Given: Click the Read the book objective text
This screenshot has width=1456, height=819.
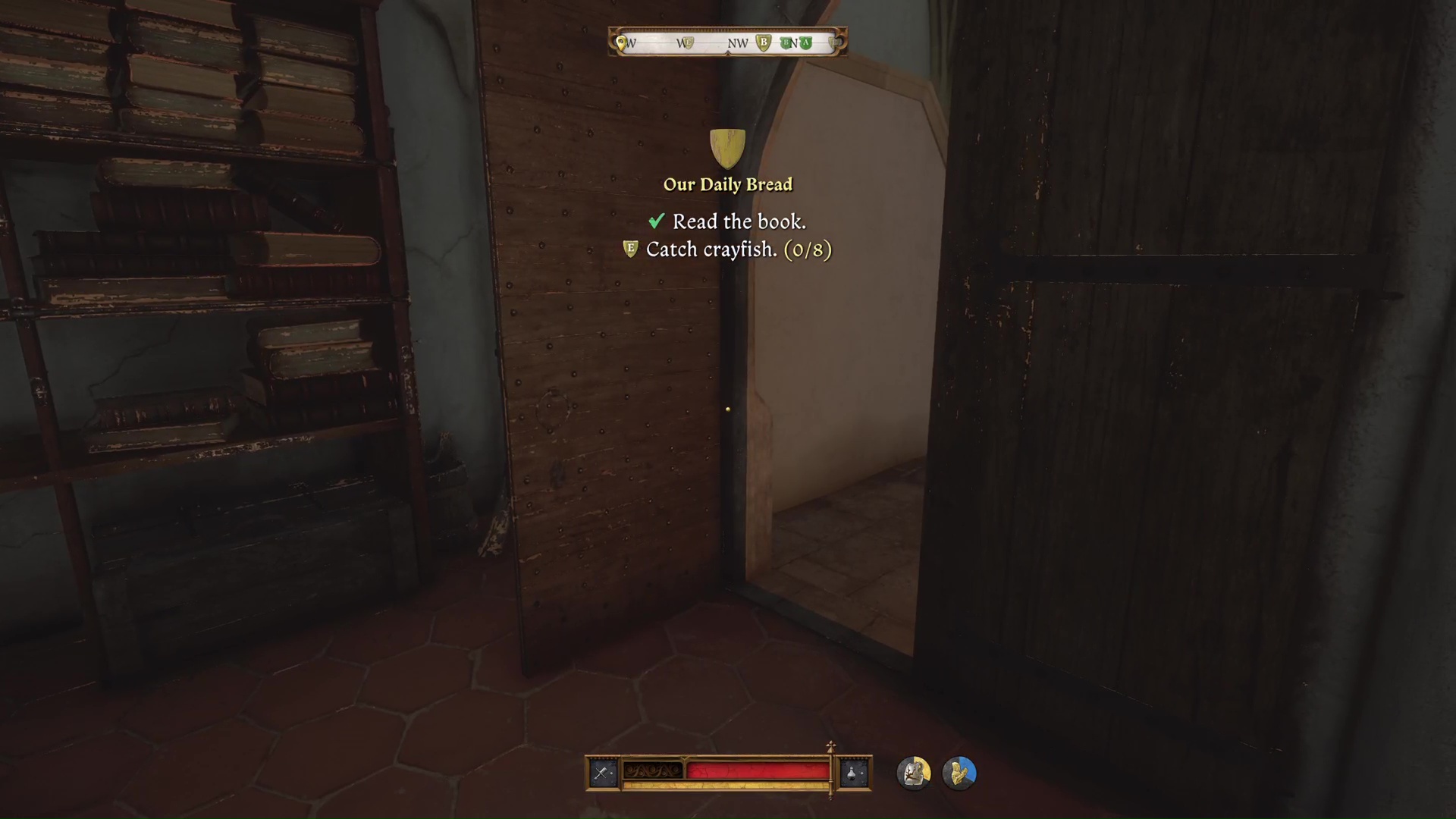Looking at the screenshot, I should coord(739,221).
